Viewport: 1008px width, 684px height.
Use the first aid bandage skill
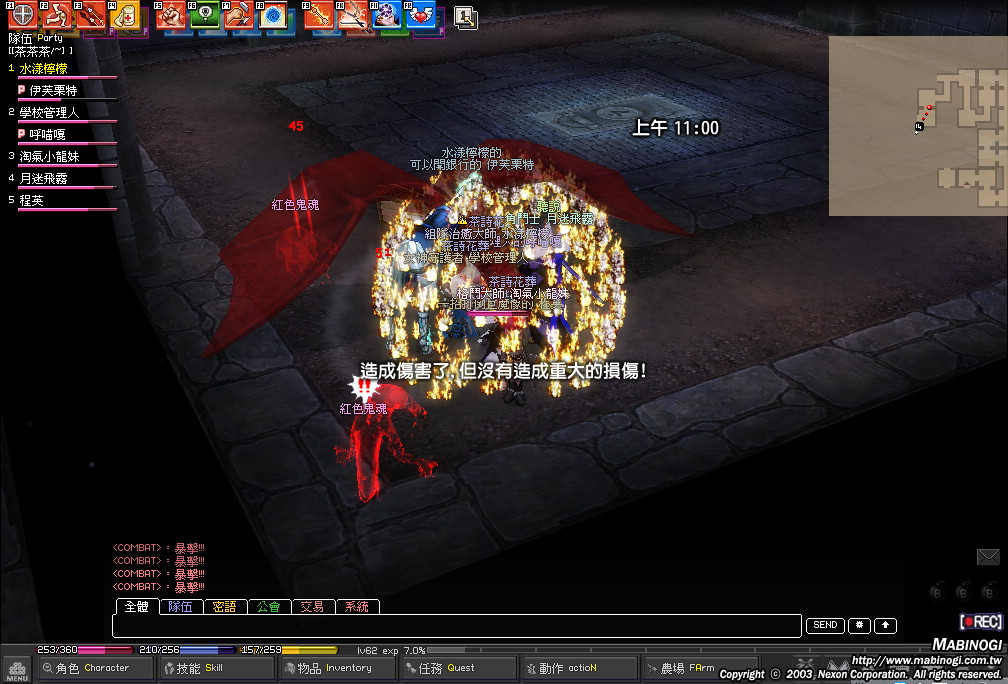click(125, 15)
